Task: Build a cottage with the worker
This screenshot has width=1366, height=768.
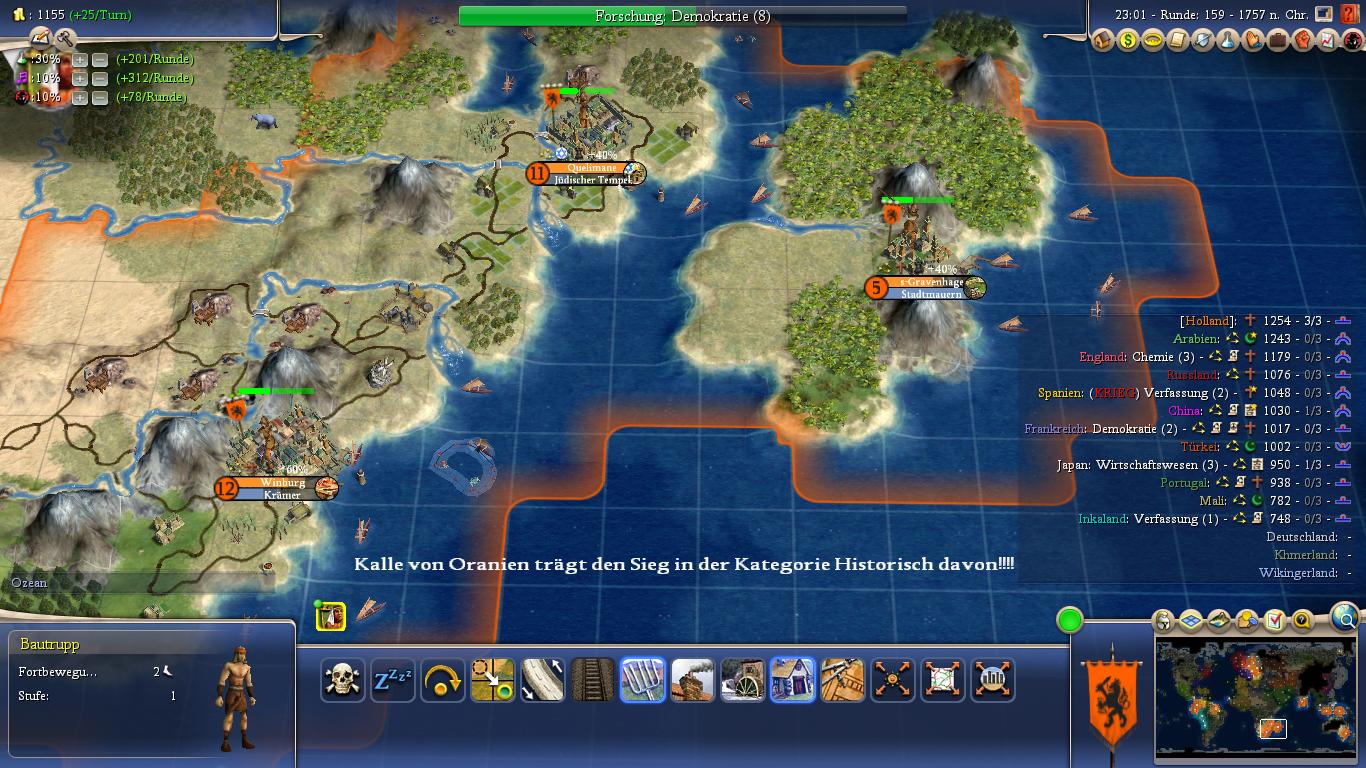Action: 793,681
